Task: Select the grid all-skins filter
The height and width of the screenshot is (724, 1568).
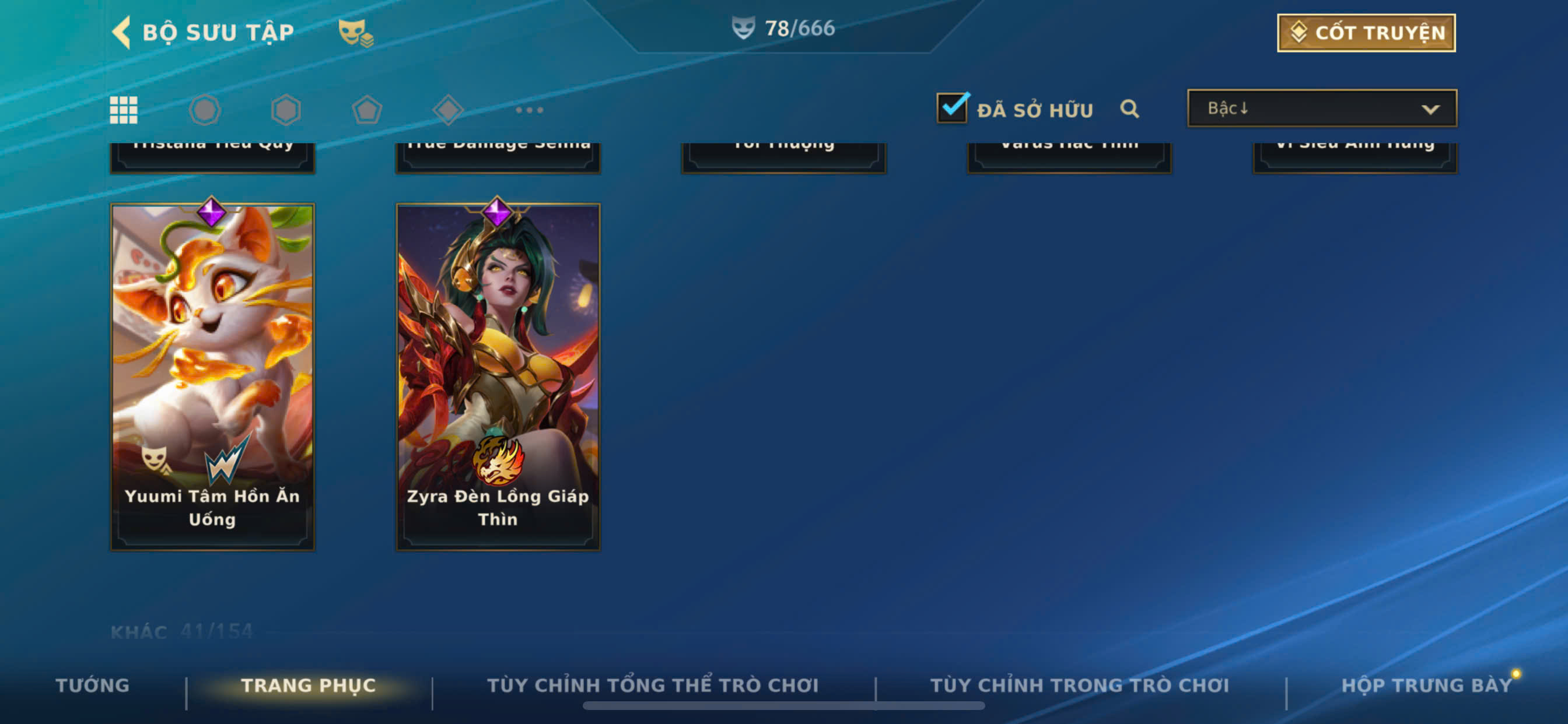Action: point(124,110)
